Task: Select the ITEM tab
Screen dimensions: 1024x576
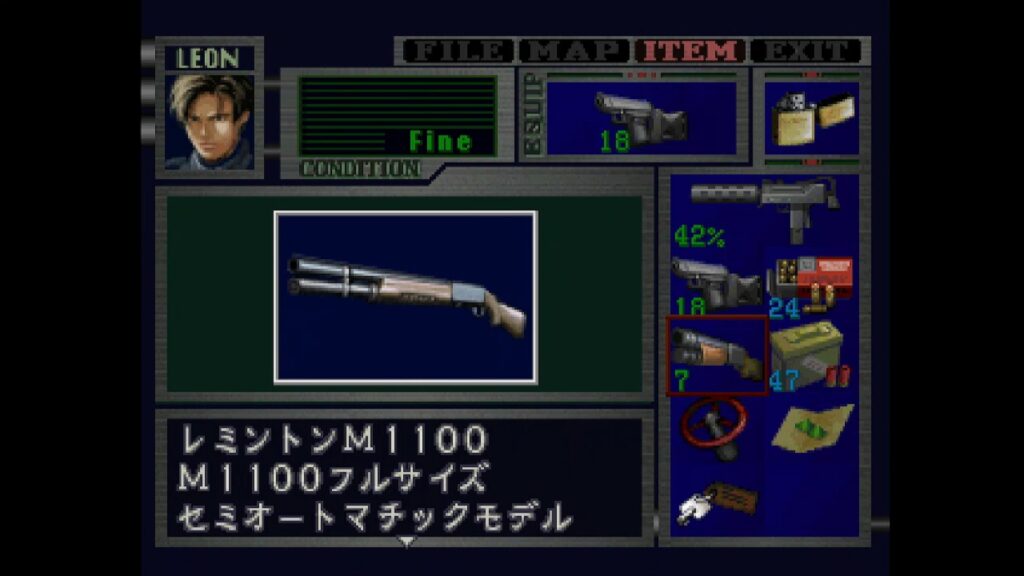Action: [692, 50]
